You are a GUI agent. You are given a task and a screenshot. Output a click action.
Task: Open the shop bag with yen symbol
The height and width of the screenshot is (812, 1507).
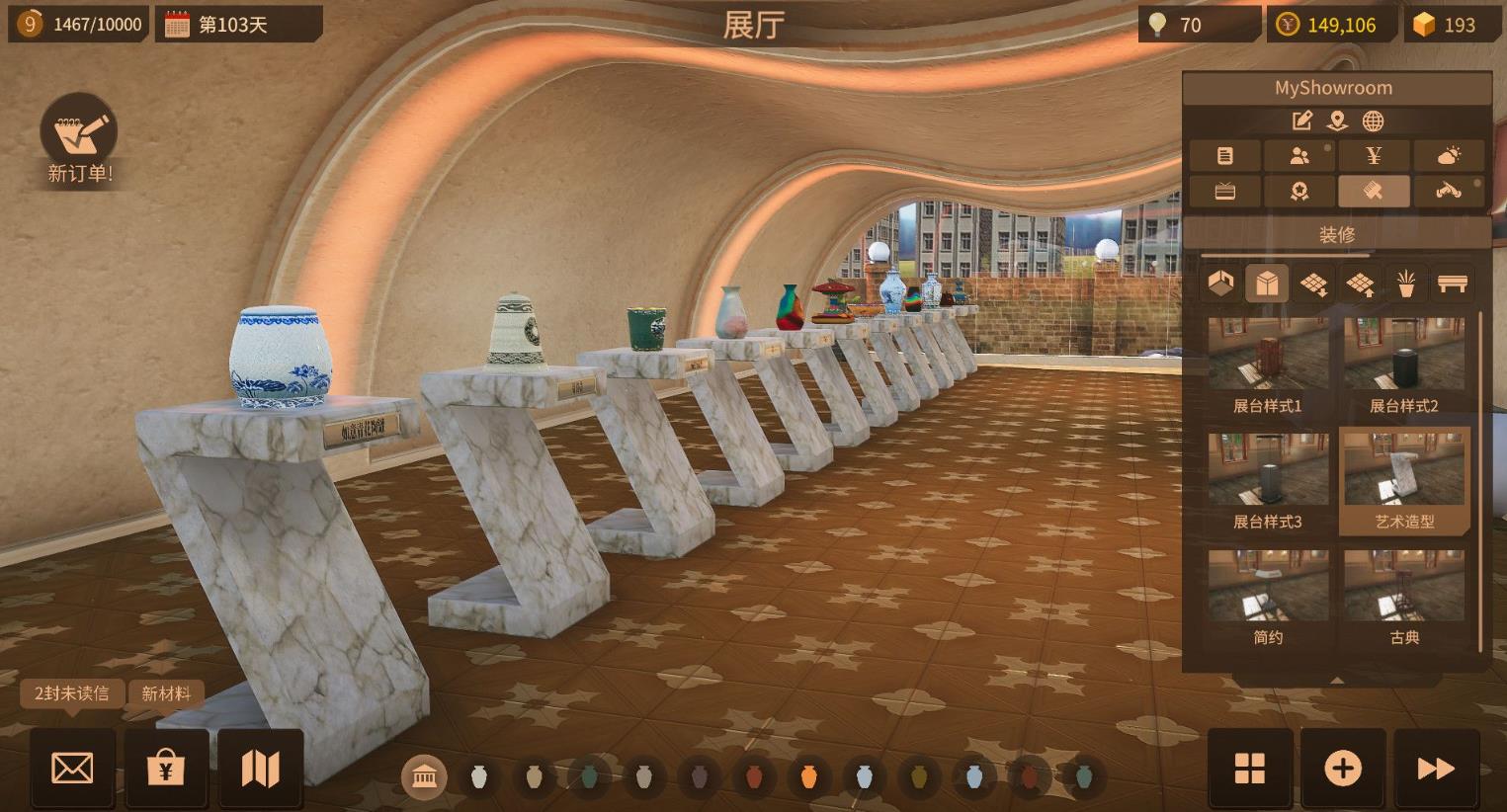coord(166,768)
